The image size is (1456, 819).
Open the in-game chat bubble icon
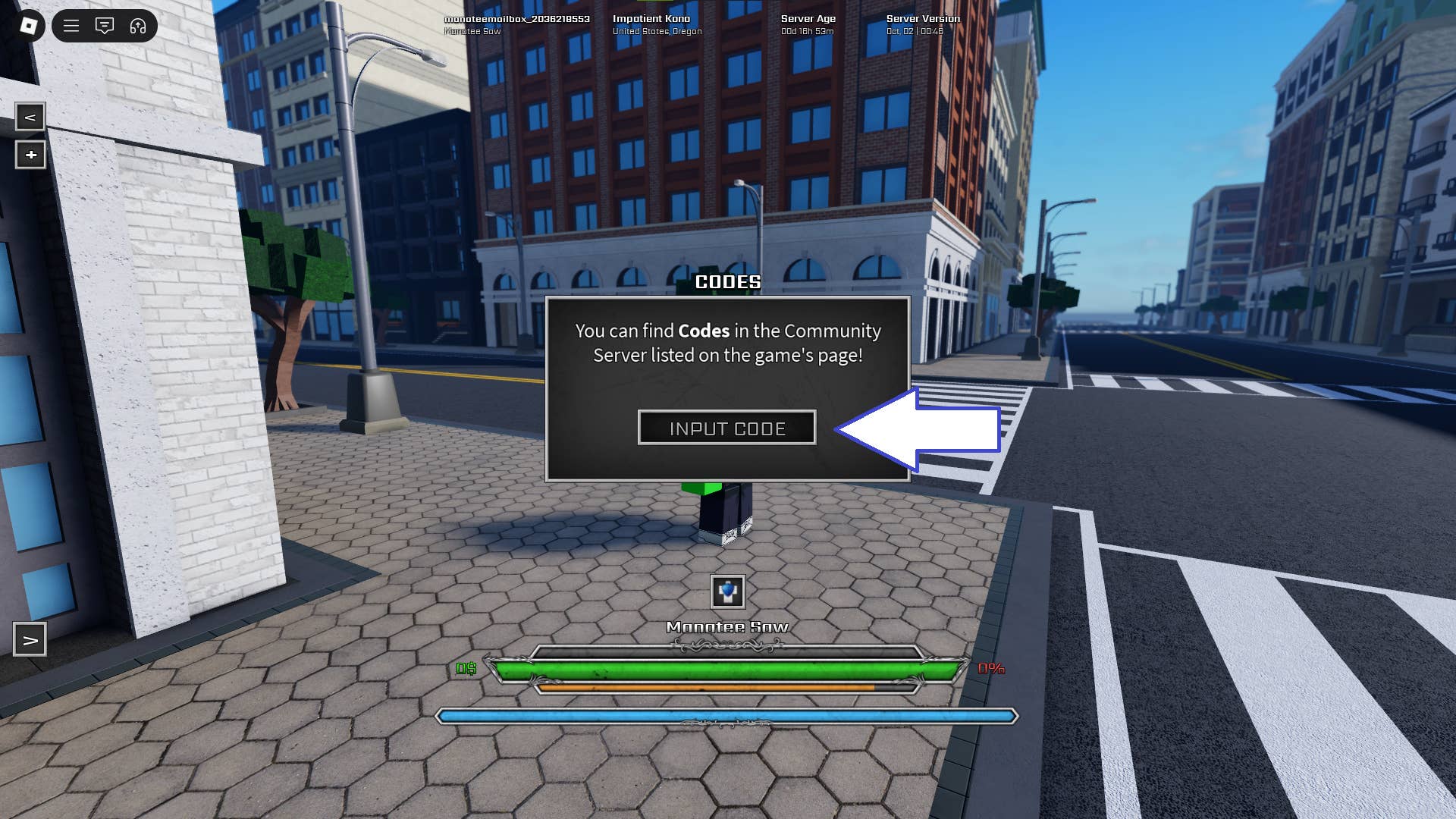pos(105,26)
